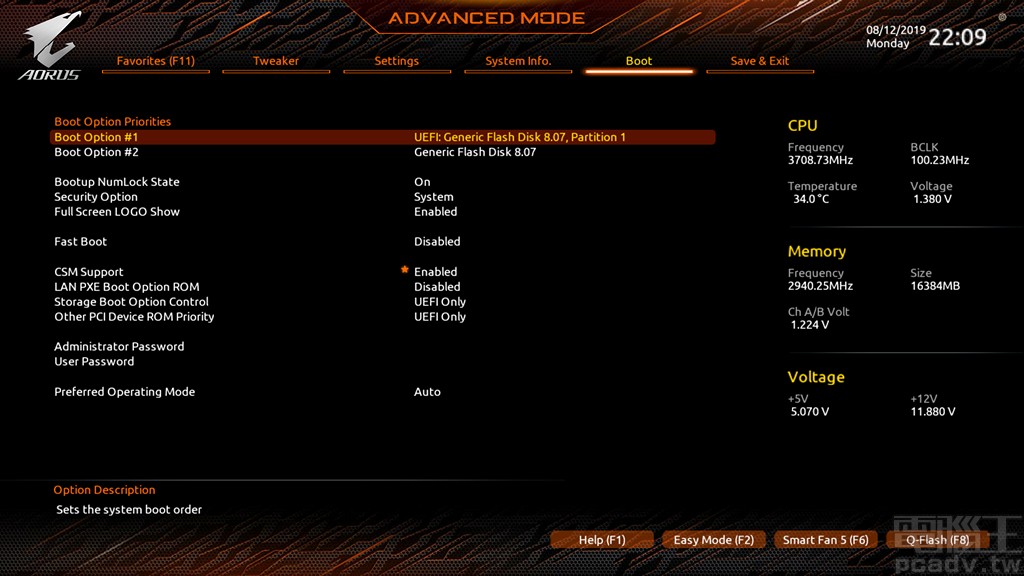Switch to the Tweaker tab
This screenshot has height=576, width=1024.
pos(276,61)
